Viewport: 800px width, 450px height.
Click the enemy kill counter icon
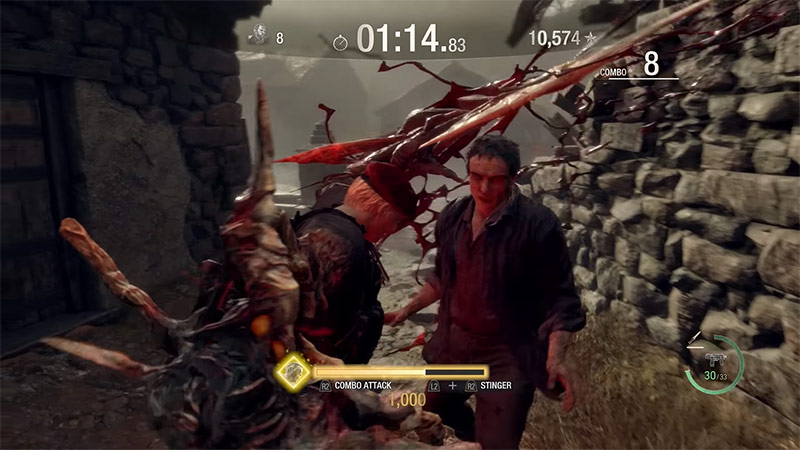pyautogui.click(x=256, y=37)
